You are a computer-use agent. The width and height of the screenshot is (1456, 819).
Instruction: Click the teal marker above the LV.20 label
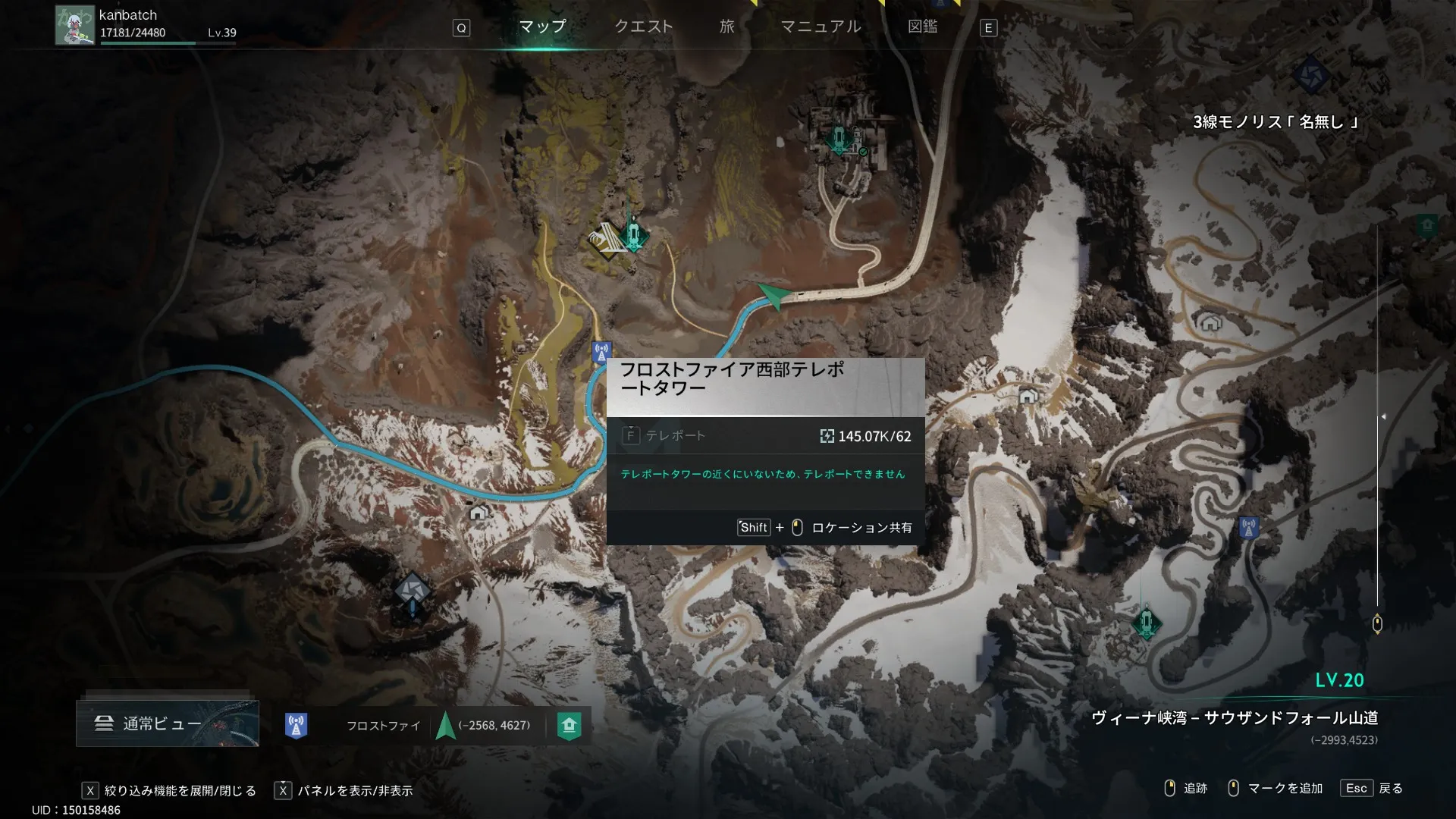click(x=1147, y=623)
